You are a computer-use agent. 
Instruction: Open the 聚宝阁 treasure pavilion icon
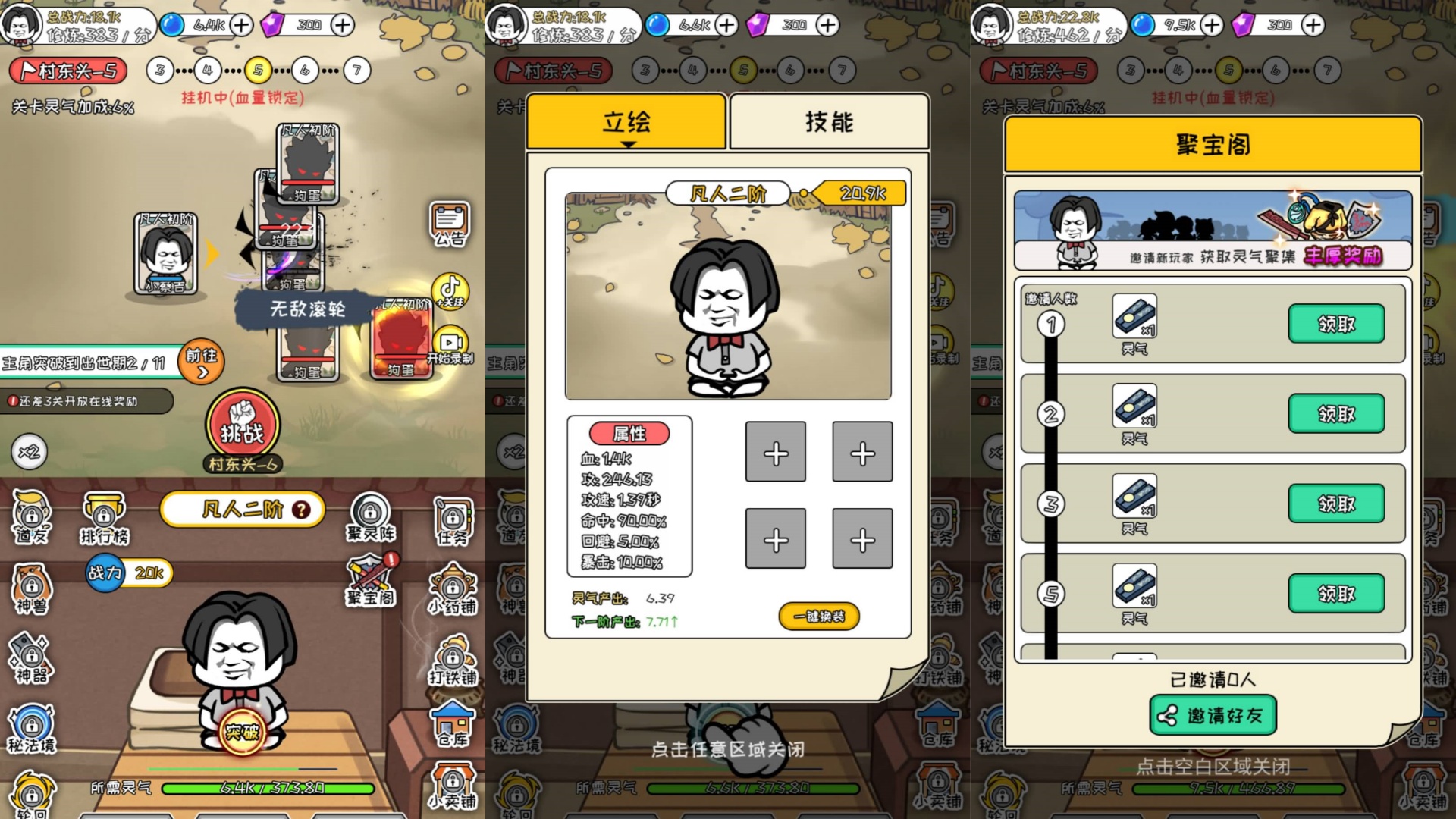point(369,578)
